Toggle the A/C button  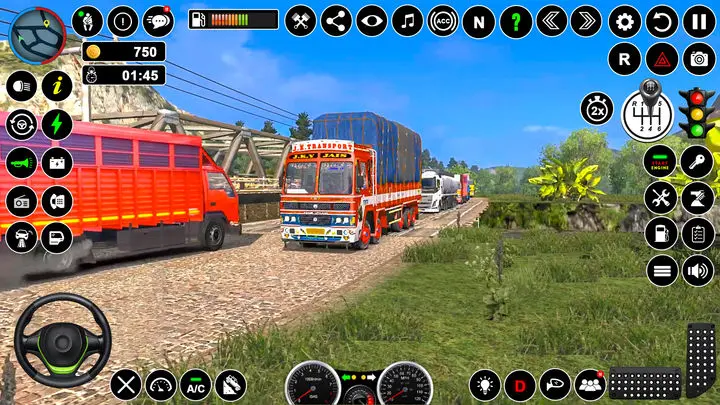(195, 385)
